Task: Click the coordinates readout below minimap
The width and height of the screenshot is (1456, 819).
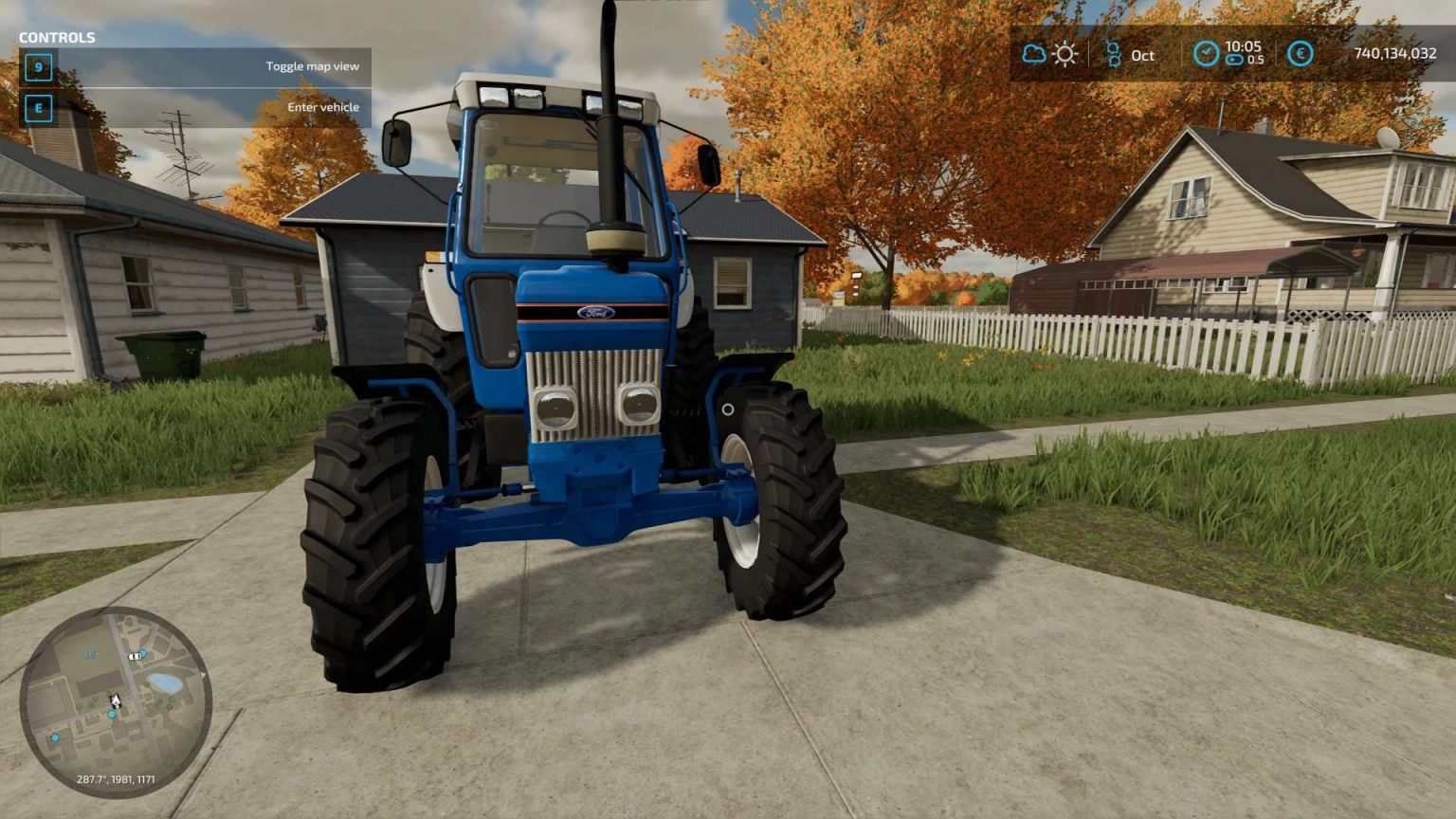Action: point(117,779)
